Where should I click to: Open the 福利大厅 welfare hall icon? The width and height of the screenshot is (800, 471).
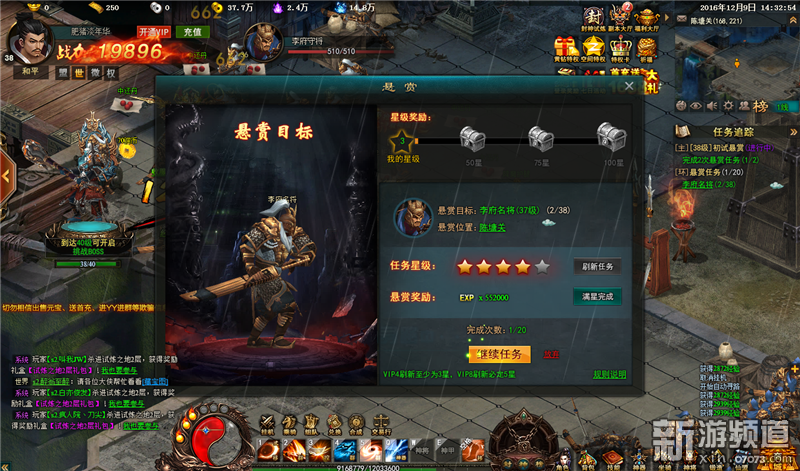coord(650,17)
